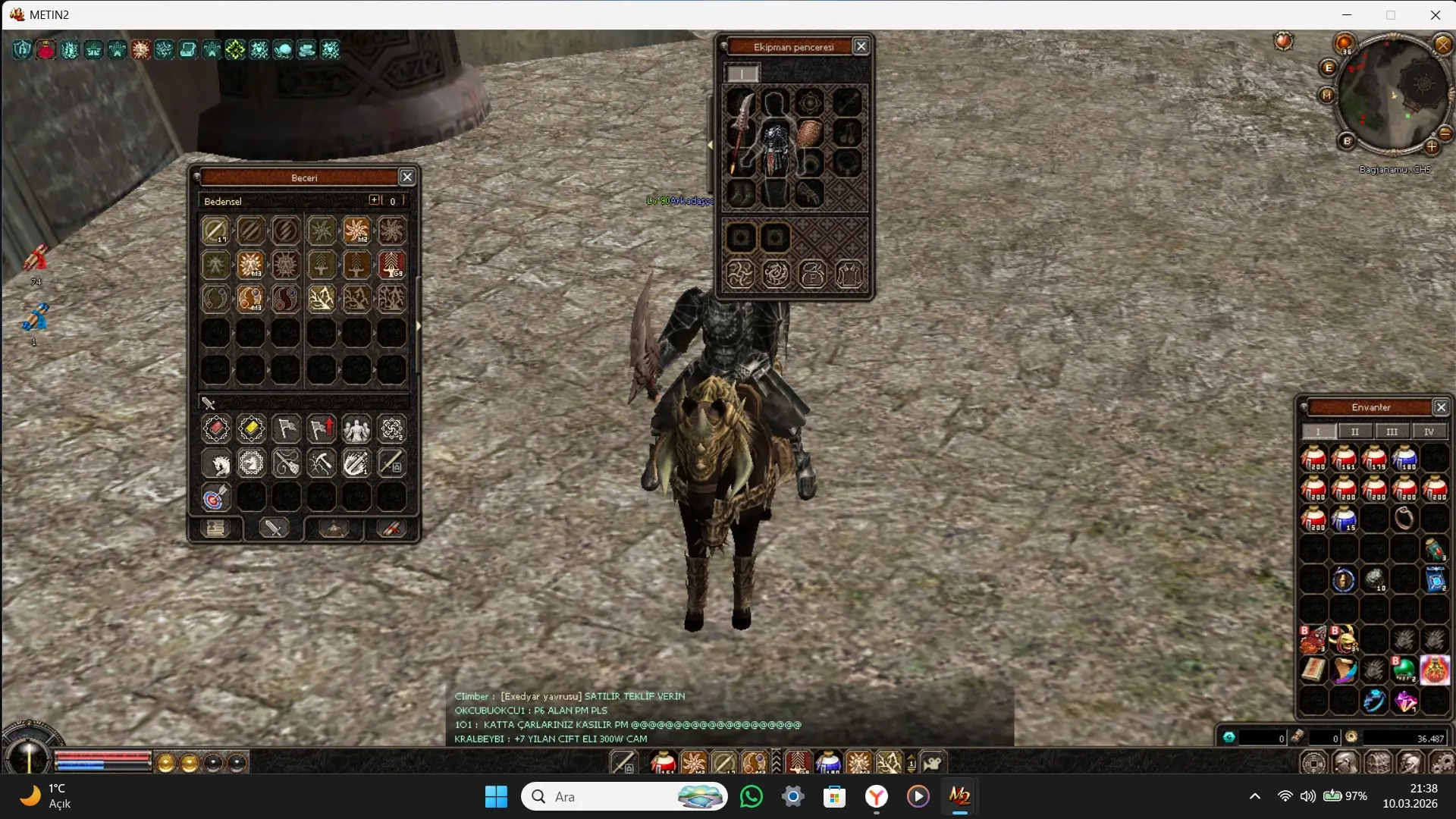
Task: Open the costume slot in equipment window
Action: tap(849, 274)
